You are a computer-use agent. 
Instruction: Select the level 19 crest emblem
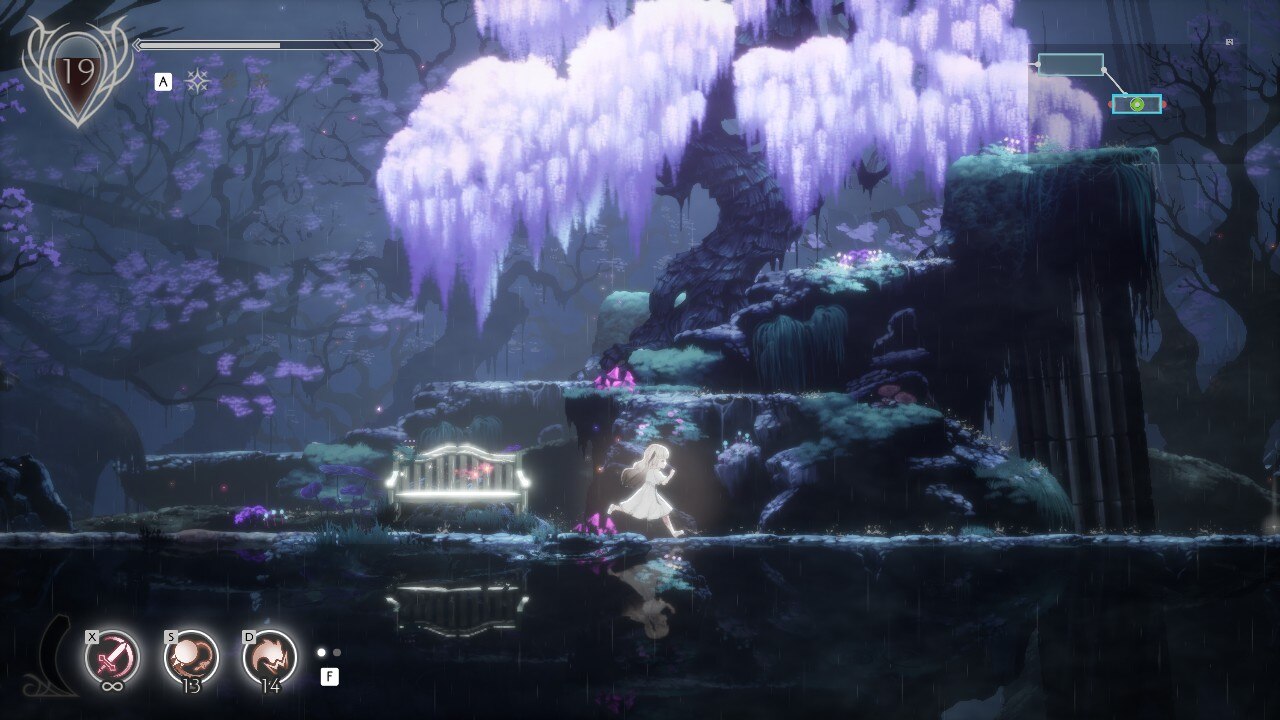pyautogui.click(x=76, y=73)
